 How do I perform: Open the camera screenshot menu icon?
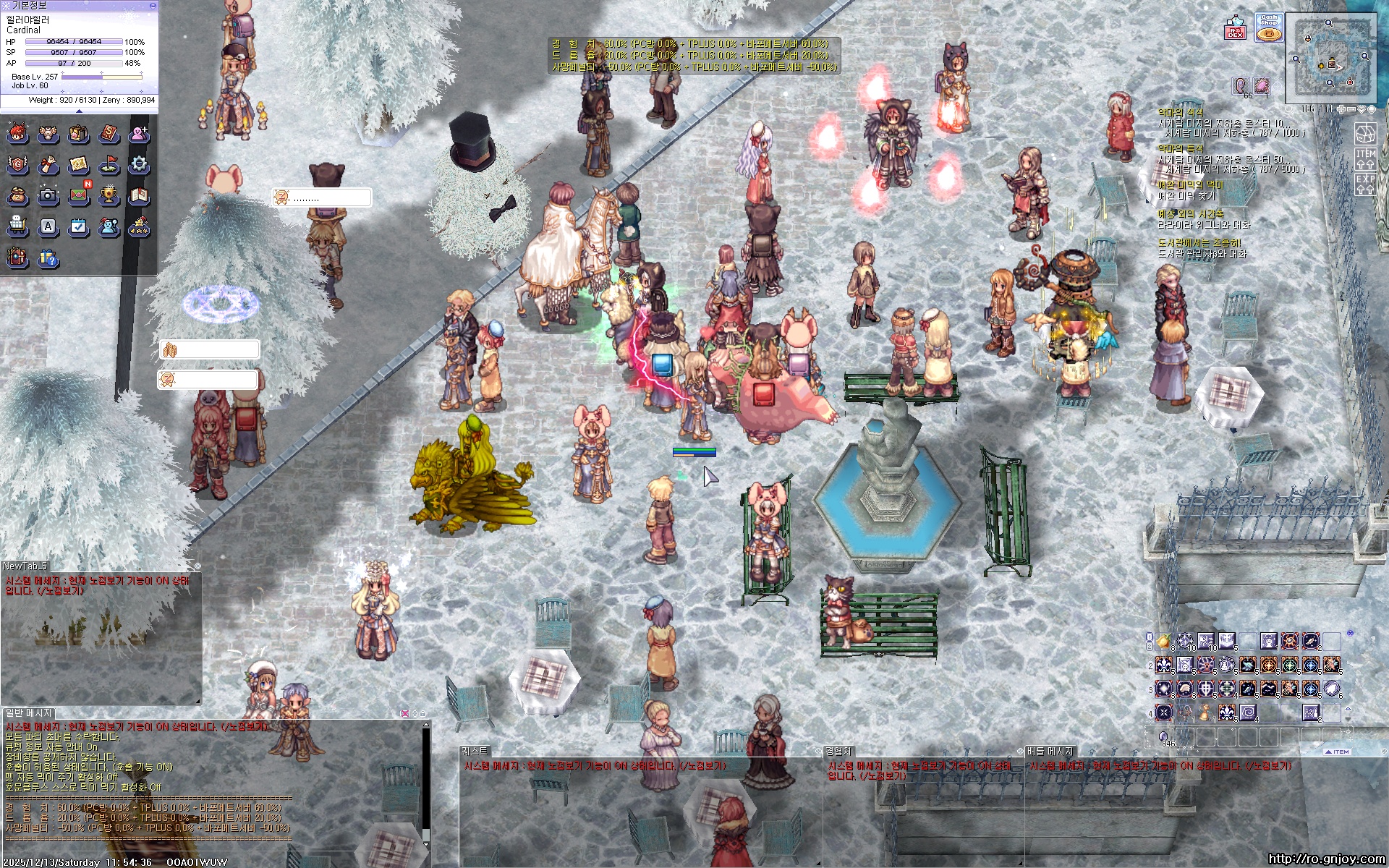pyautogui.click(x=48, y=195)
